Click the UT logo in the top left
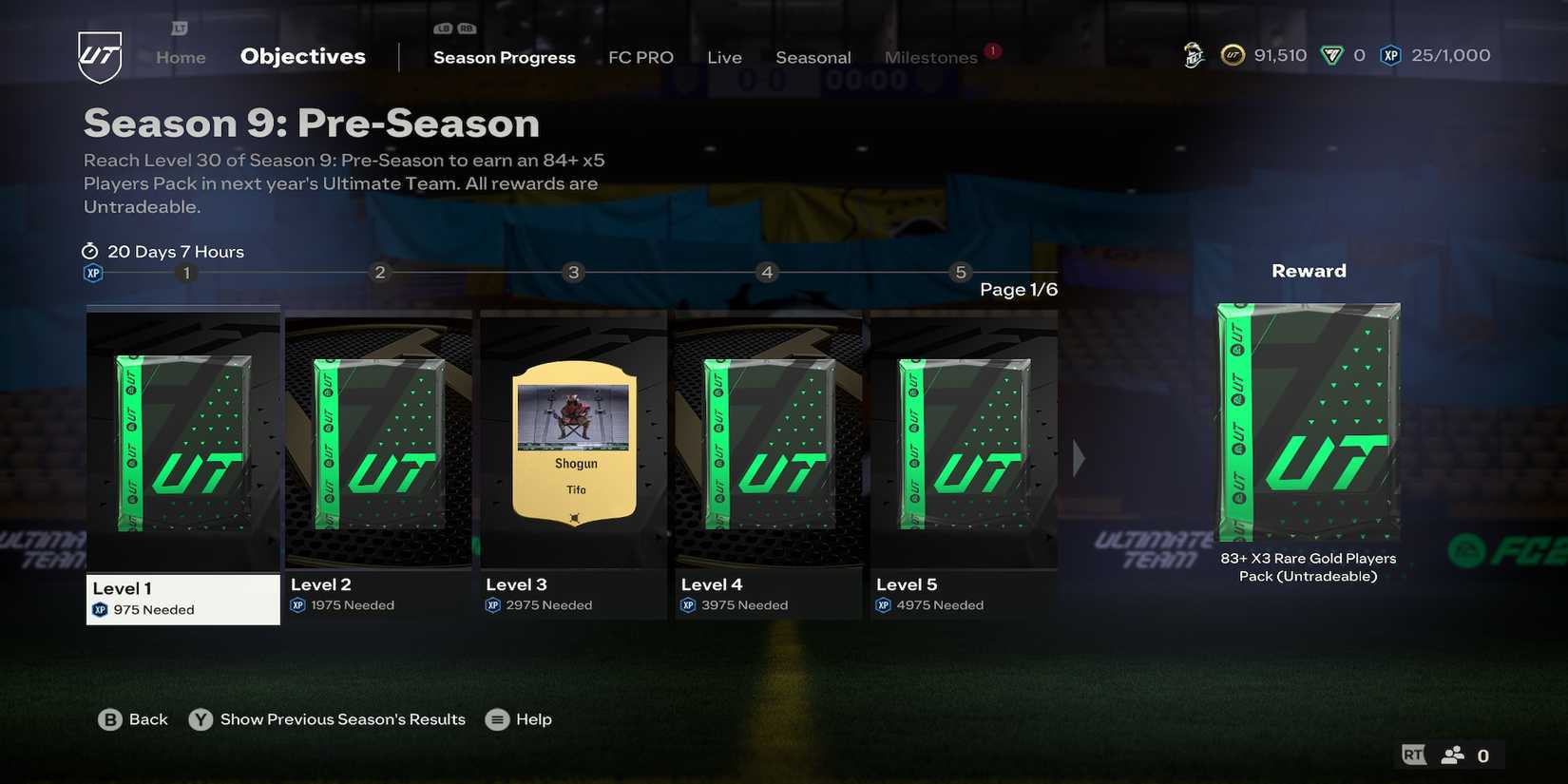Screen dimensions: 1568x784 pyautogui.click(x=99, y=56)
